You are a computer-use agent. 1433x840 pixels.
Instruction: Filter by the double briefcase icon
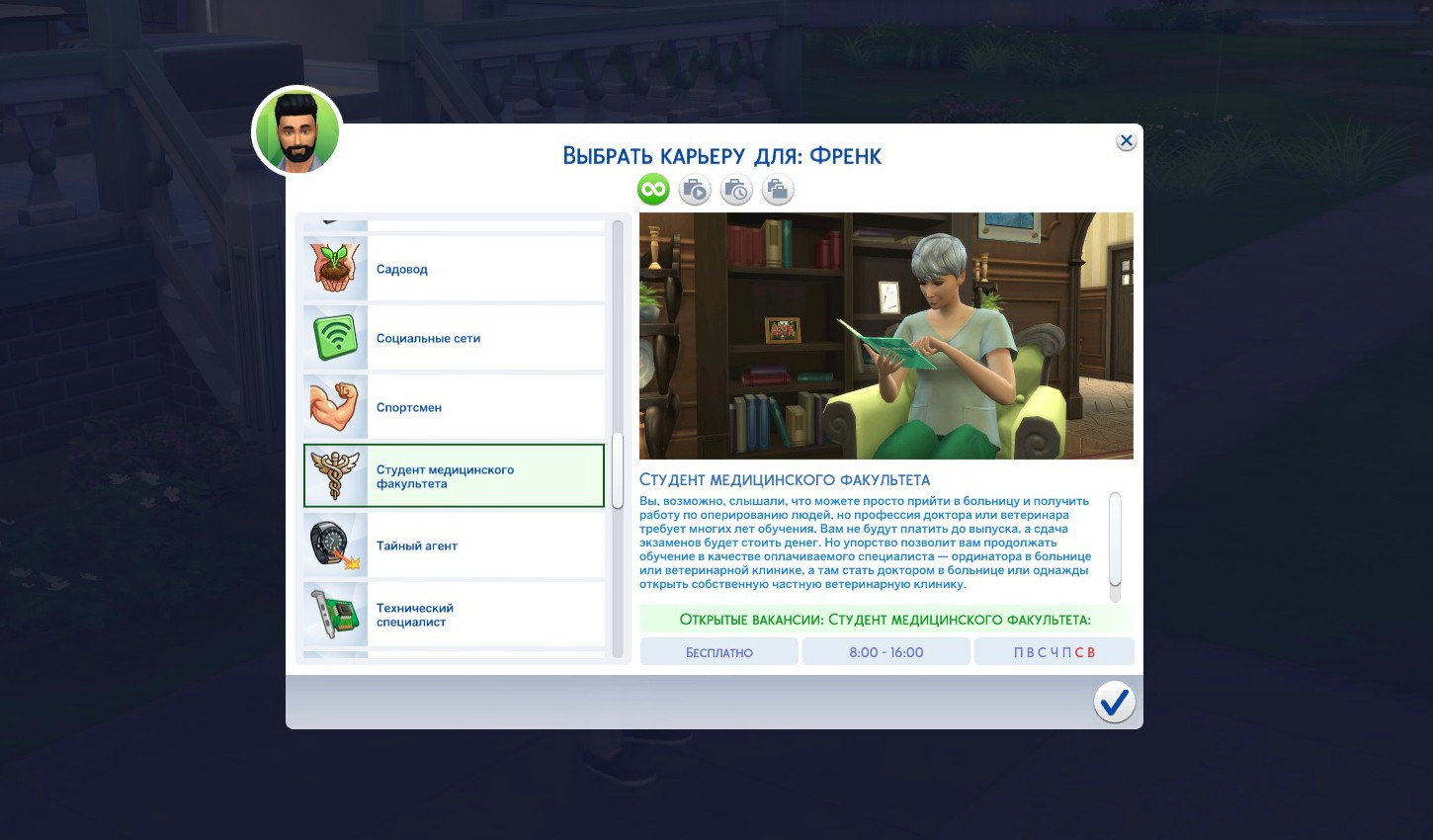coord(778,190)
